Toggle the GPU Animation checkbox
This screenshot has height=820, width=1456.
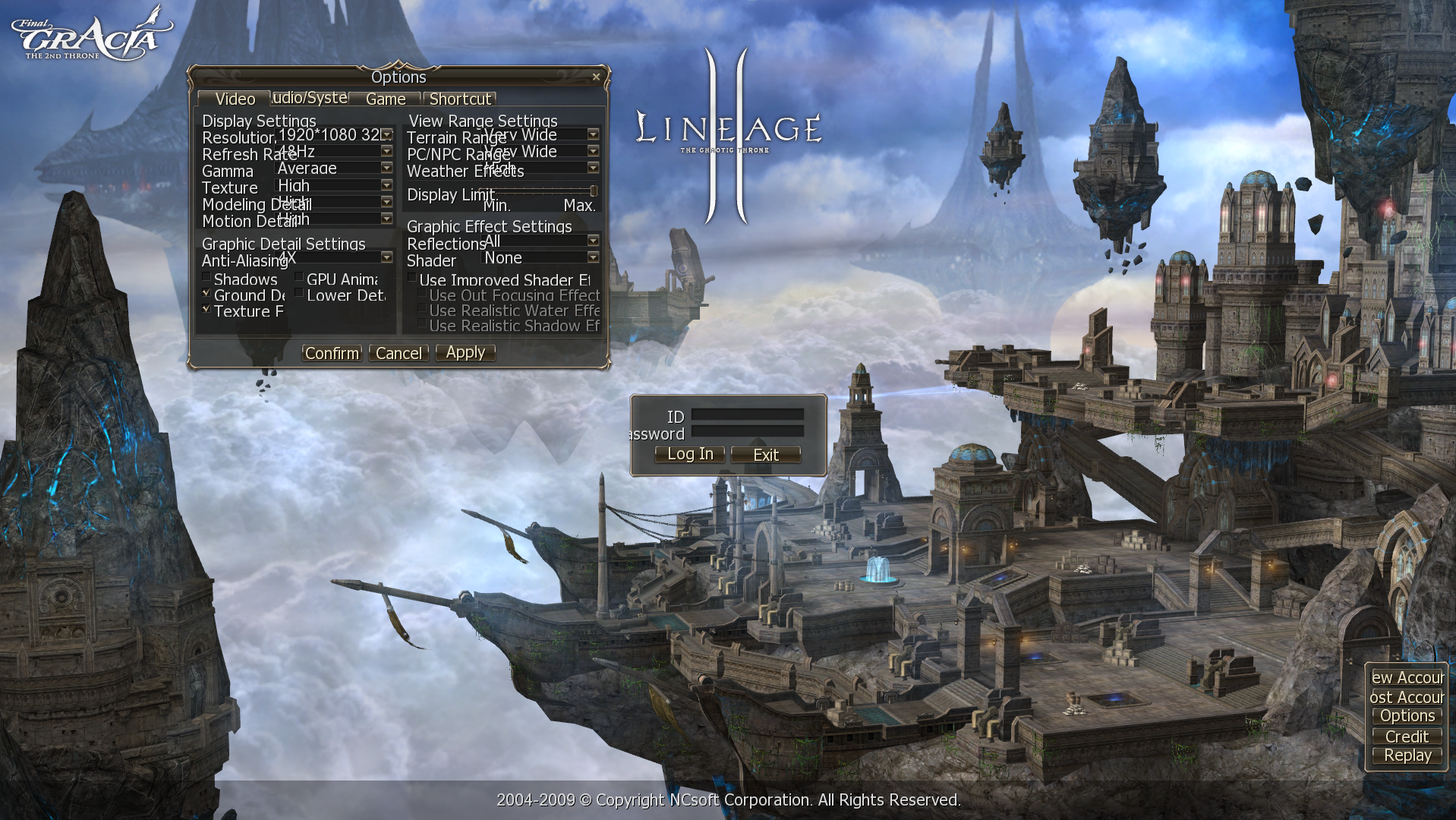(x=299, y=278)
